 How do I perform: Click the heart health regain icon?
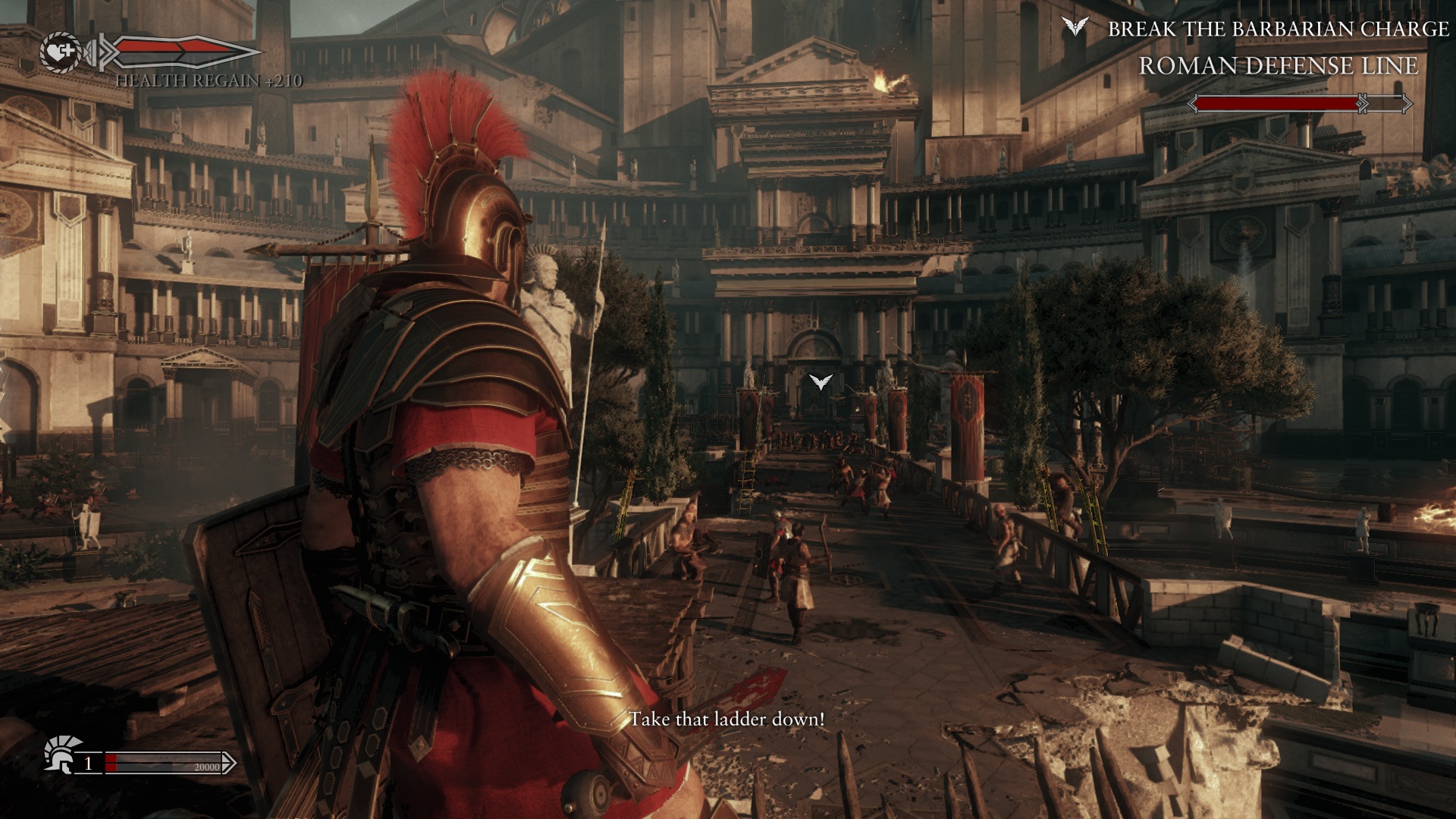tap(60, 52)
